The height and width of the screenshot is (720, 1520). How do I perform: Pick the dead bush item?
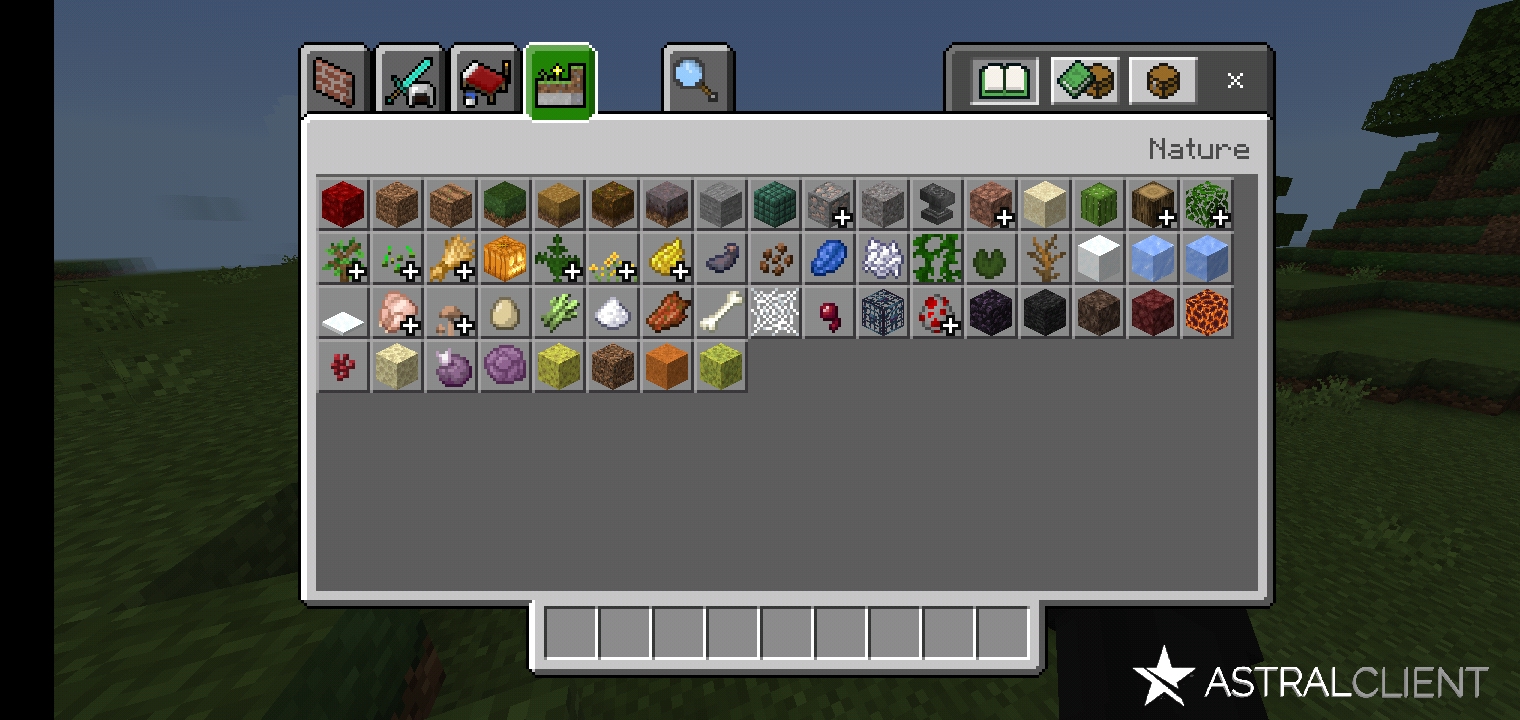click(1045, 258)
